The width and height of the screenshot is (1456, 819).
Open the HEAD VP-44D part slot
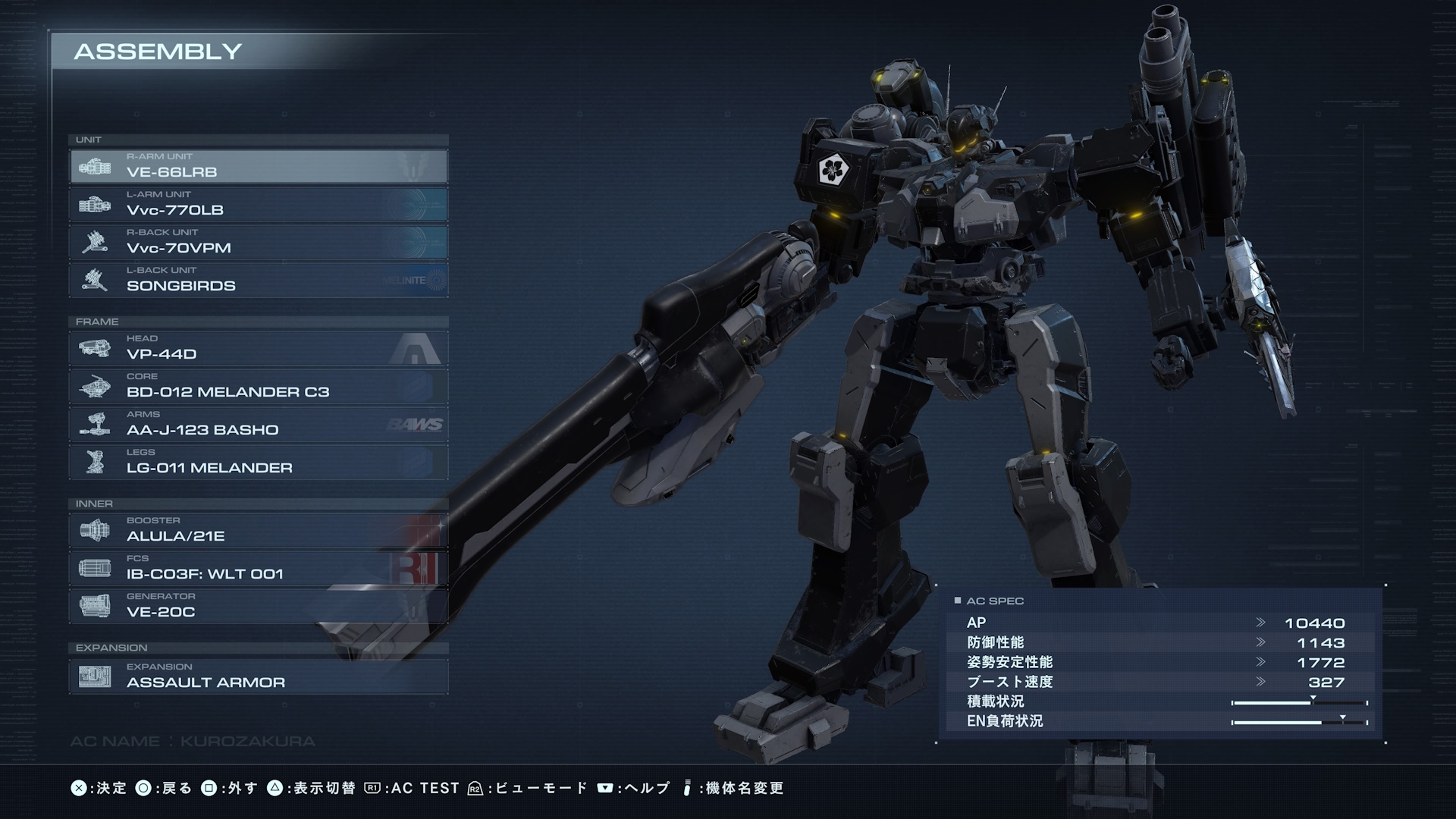tap(259, 348)
